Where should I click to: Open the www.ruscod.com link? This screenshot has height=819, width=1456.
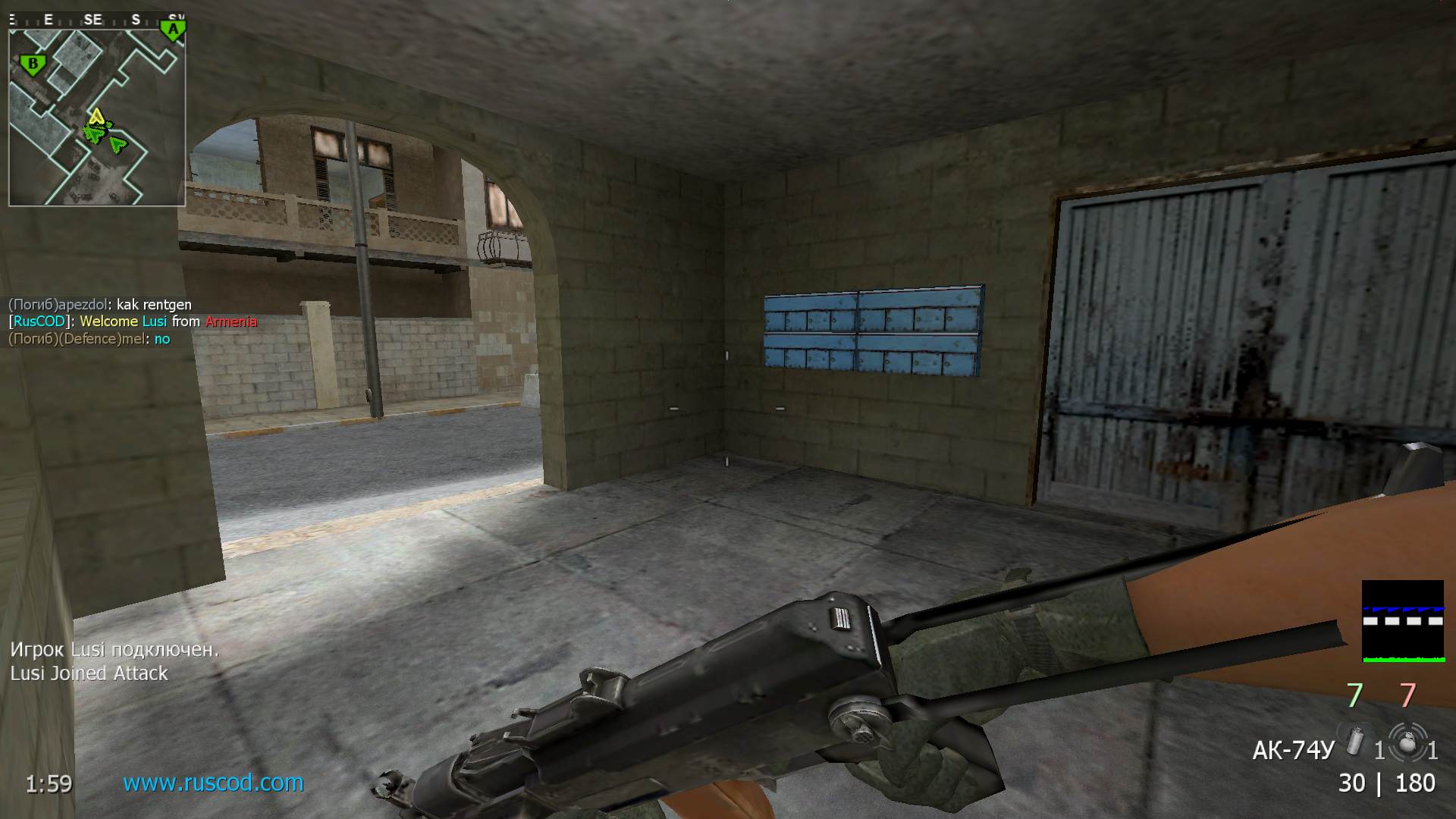[x=213, y=783]
